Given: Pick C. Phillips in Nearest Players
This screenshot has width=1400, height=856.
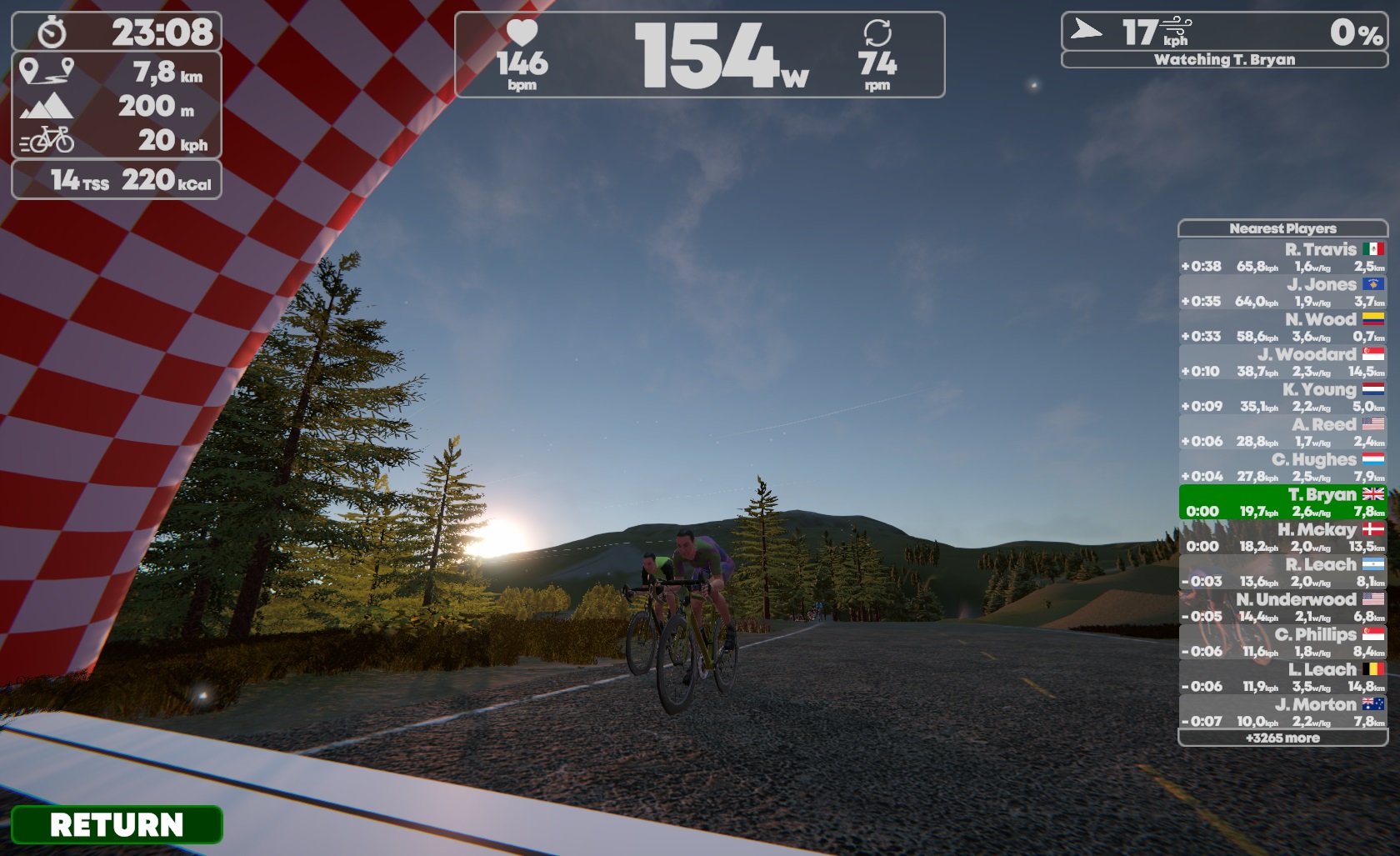Looking at the screenshot, I should click(1282, 643).
